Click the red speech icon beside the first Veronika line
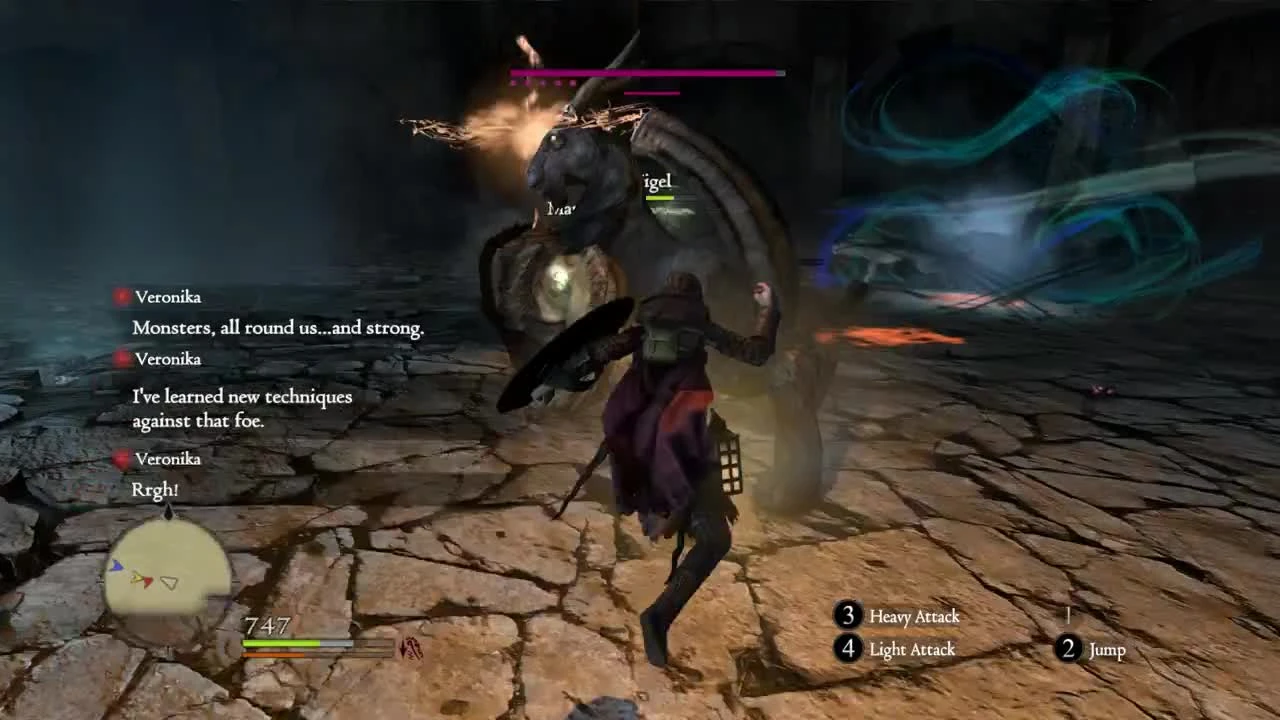The image size is (1280, 720). (x=122, y=295)
